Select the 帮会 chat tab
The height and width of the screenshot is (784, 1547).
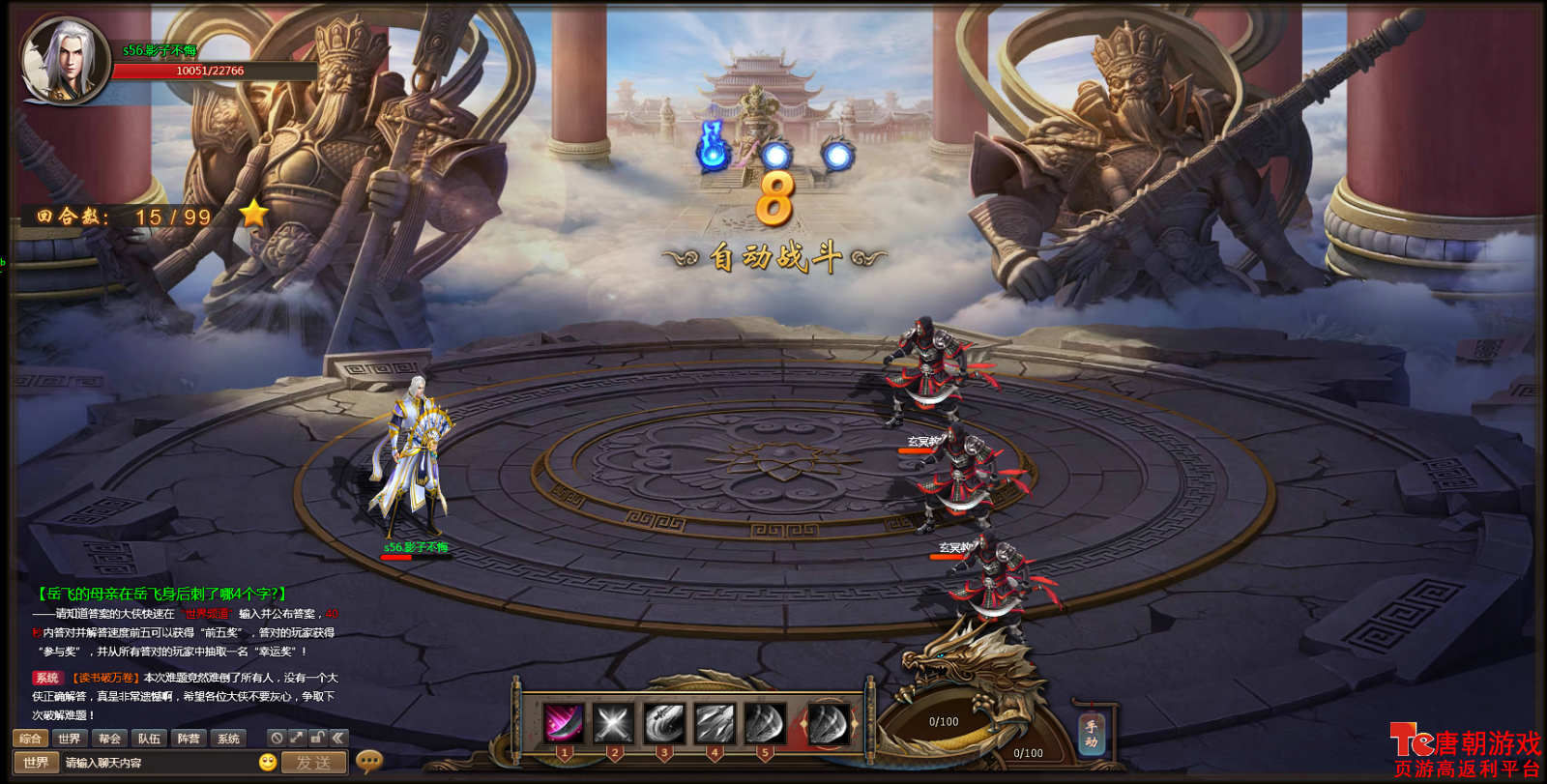(109, 739)
